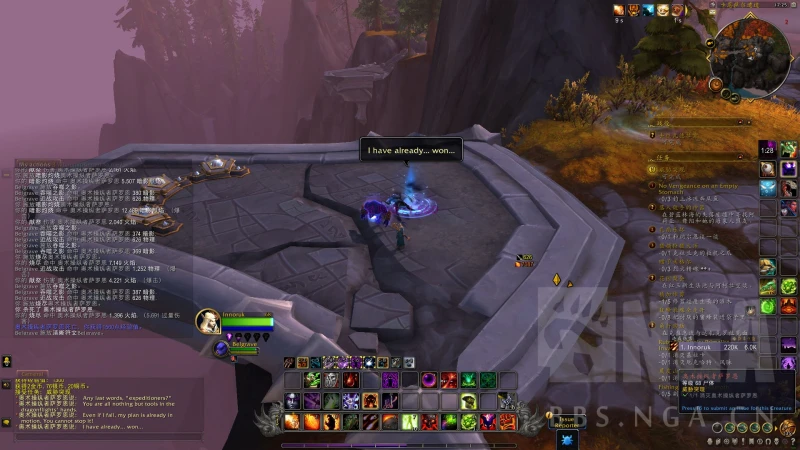Activate the red blood drop ability

[350, 380]
